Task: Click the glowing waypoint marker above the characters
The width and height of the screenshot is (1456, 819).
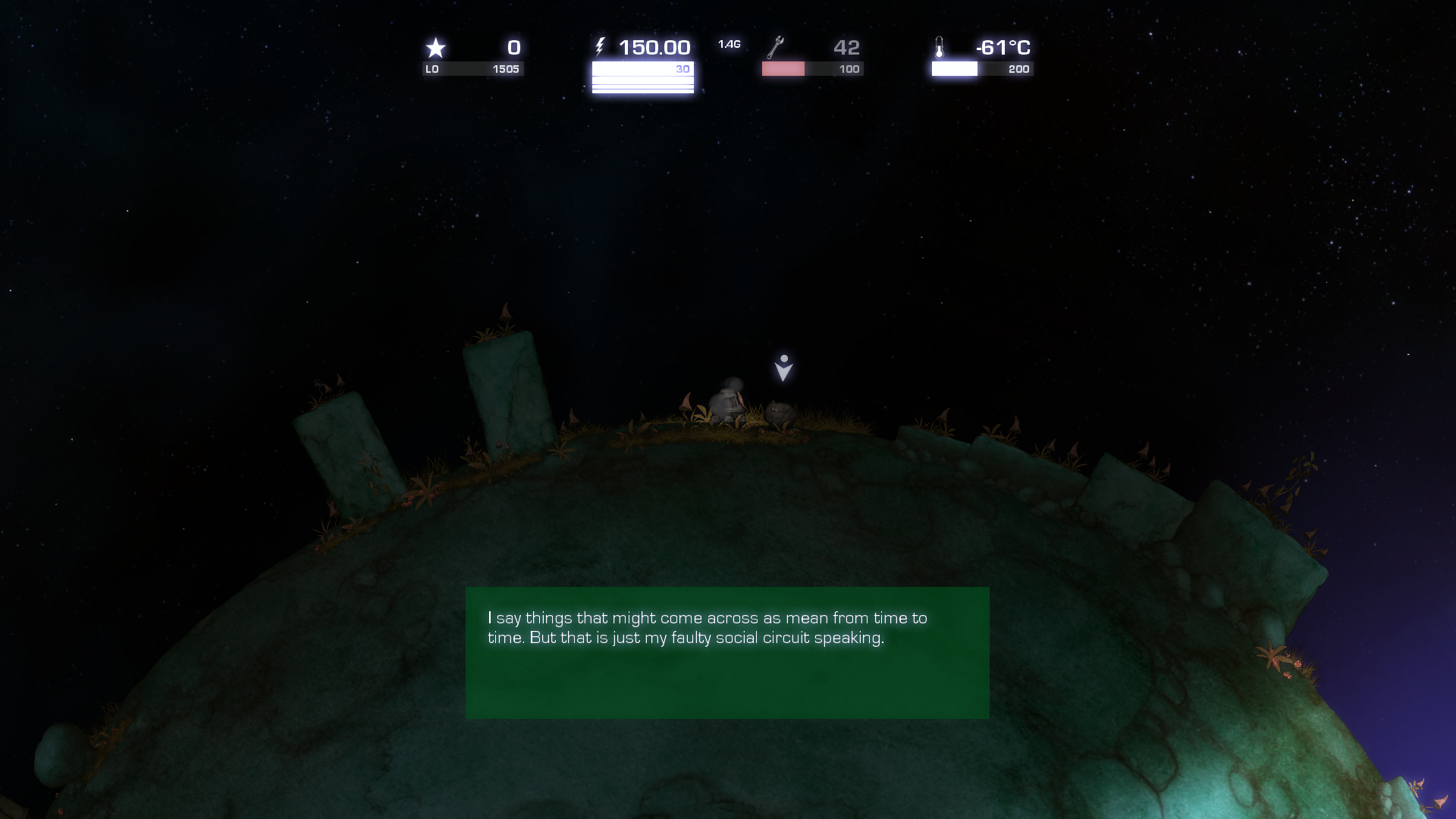Action: tap(783, 367)
